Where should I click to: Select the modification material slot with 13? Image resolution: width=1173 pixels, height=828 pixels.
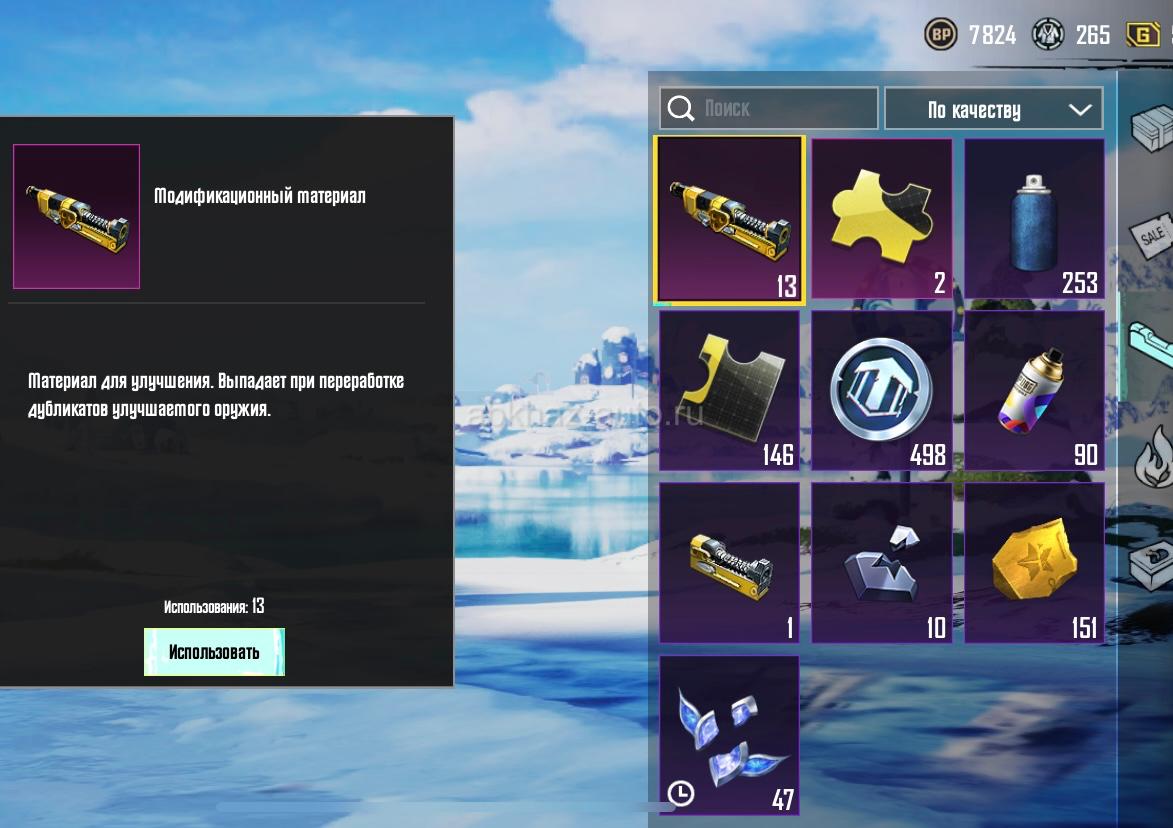click(x=729, y=219)
